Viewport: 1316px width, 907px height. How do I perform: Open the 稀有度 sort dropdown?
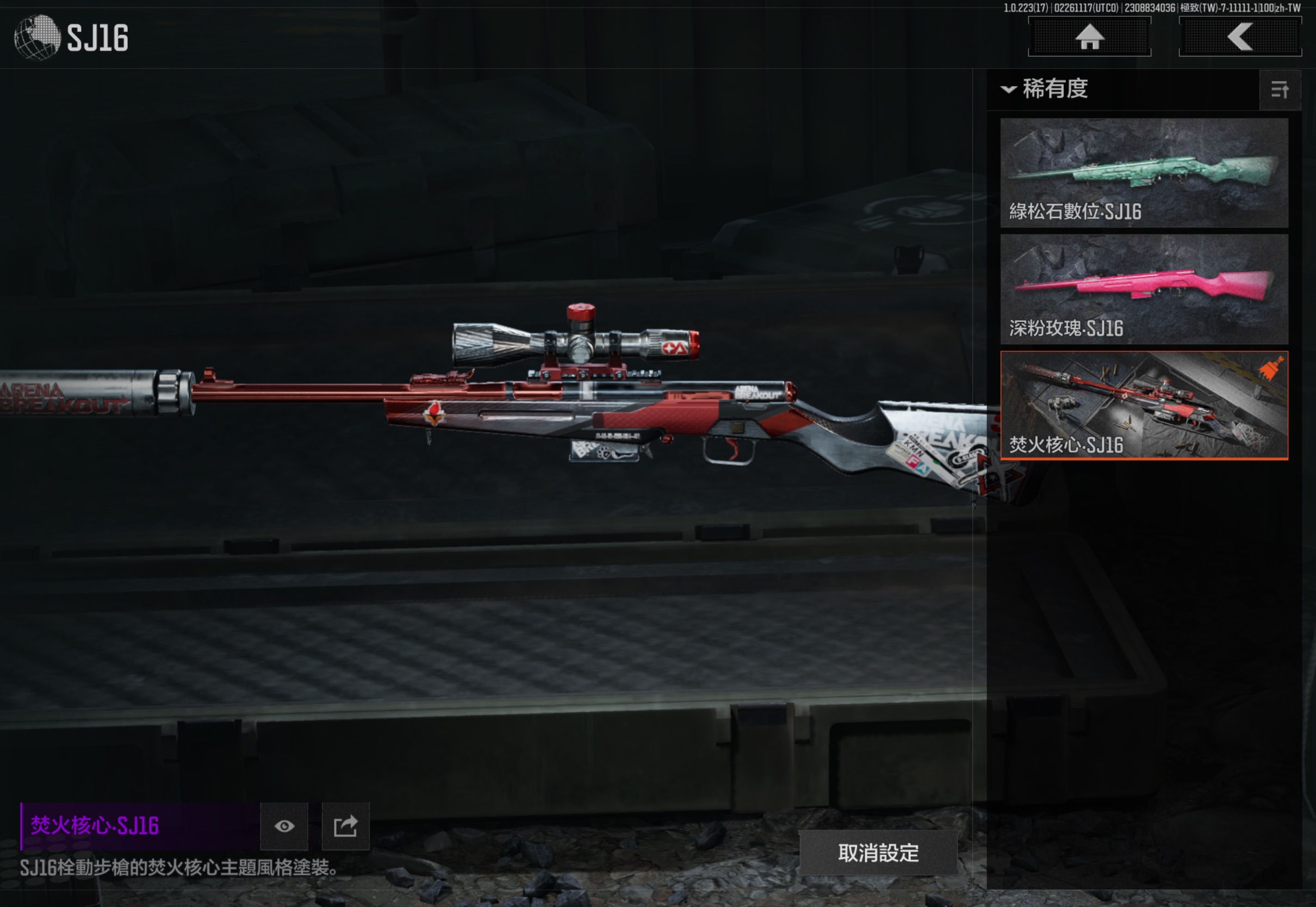pos(1046,89)
